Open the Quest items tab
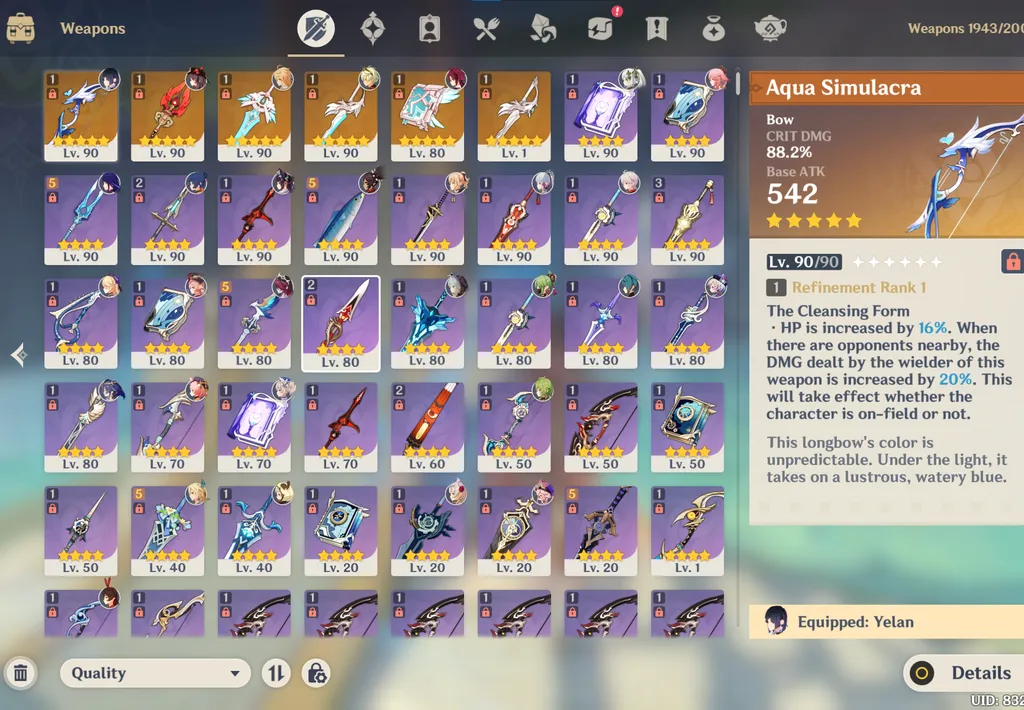Viewport: 1024px width, 710px height. point(656,29)
